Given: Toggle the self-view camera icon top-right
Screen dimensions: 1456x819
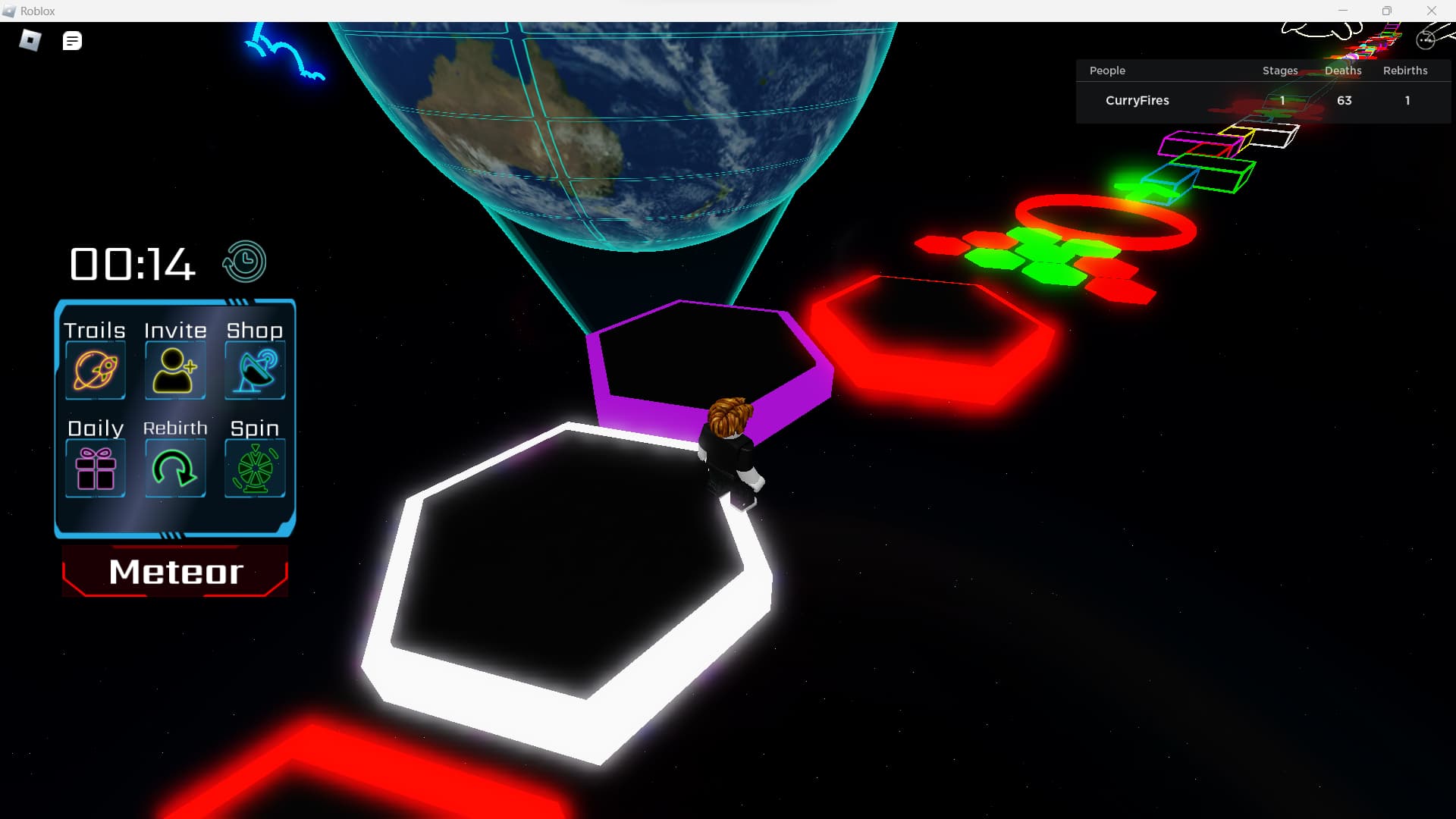Looking at the screenshot, I should [x=1427, y=40].
